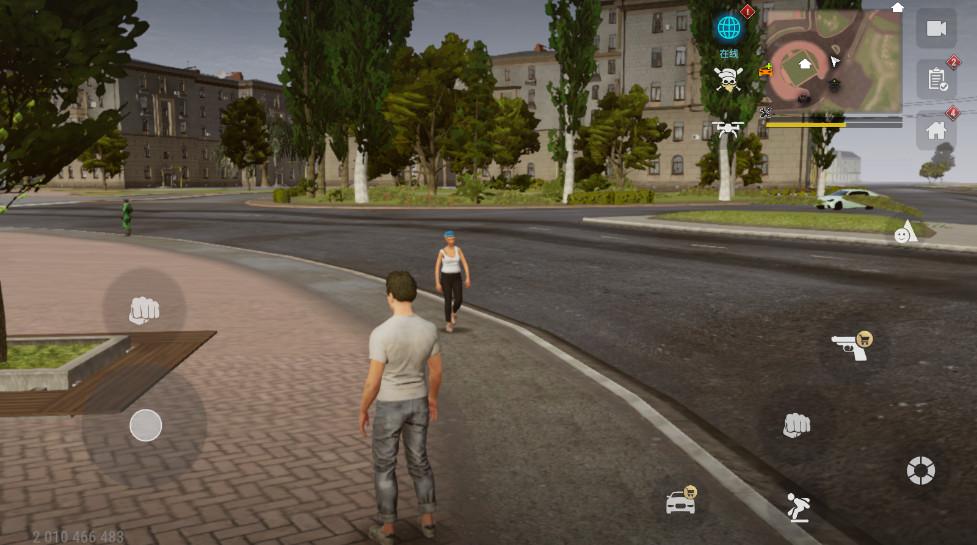This screenshot has height=545, width=977.
Task: Open the smiley face emote icon
Action: pyautogui.click(x=905, y=232)
